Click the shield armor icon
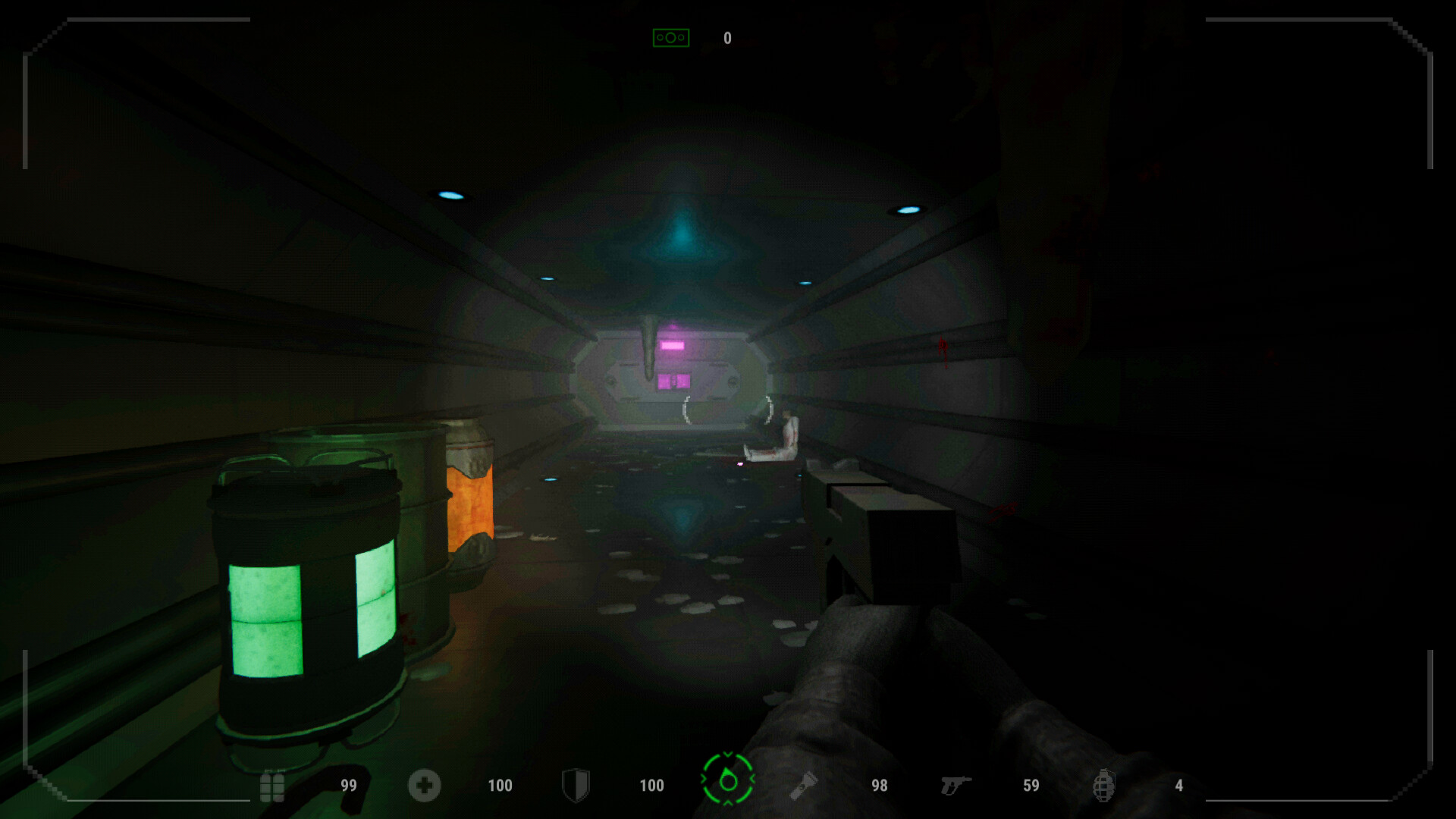Image resolution: width=1456 pixels, height=819 pixels. (576, 786)
